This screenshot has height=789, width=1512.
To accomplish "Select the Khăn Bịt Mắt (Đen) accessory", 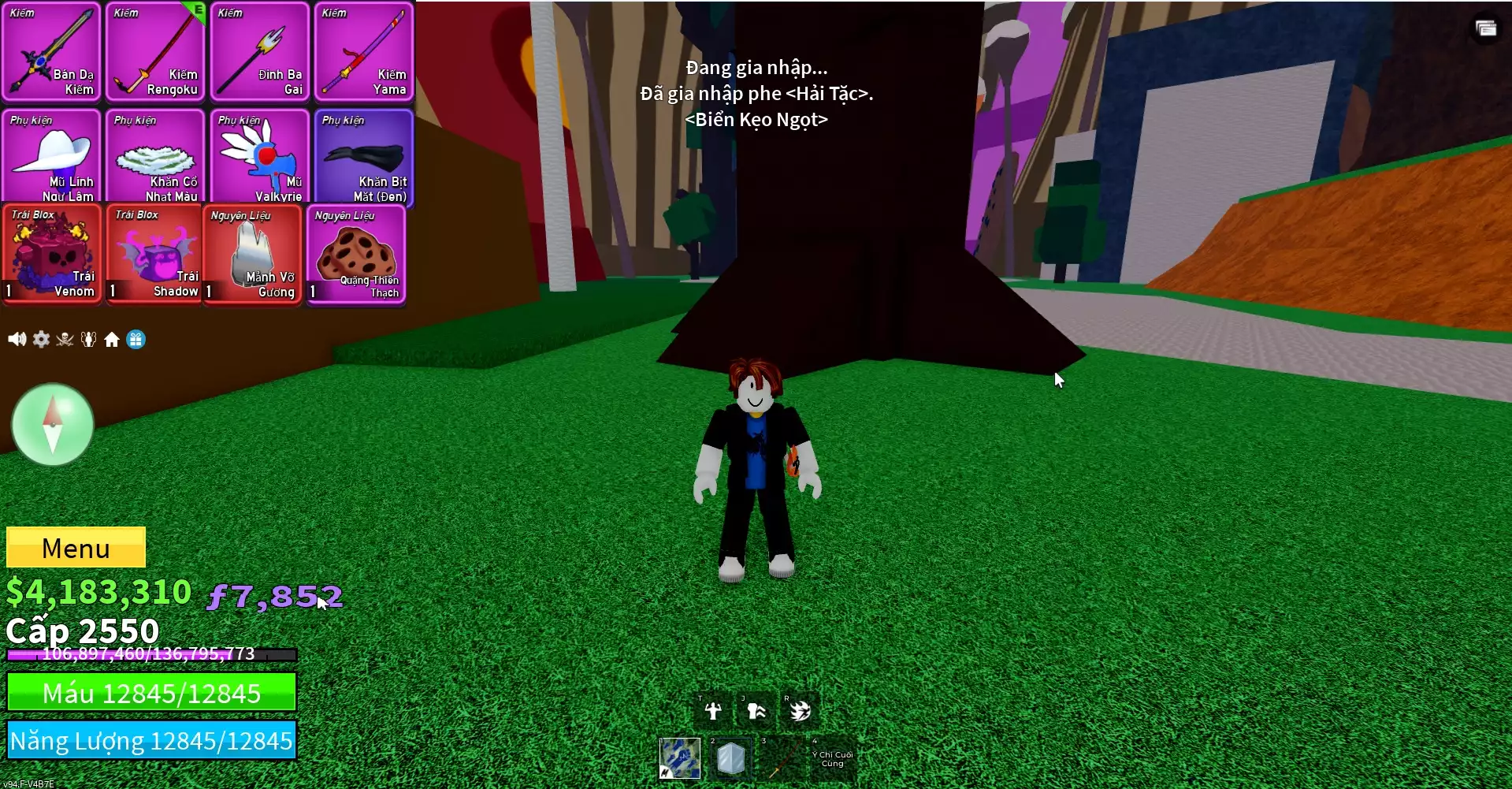I will 363,156.
